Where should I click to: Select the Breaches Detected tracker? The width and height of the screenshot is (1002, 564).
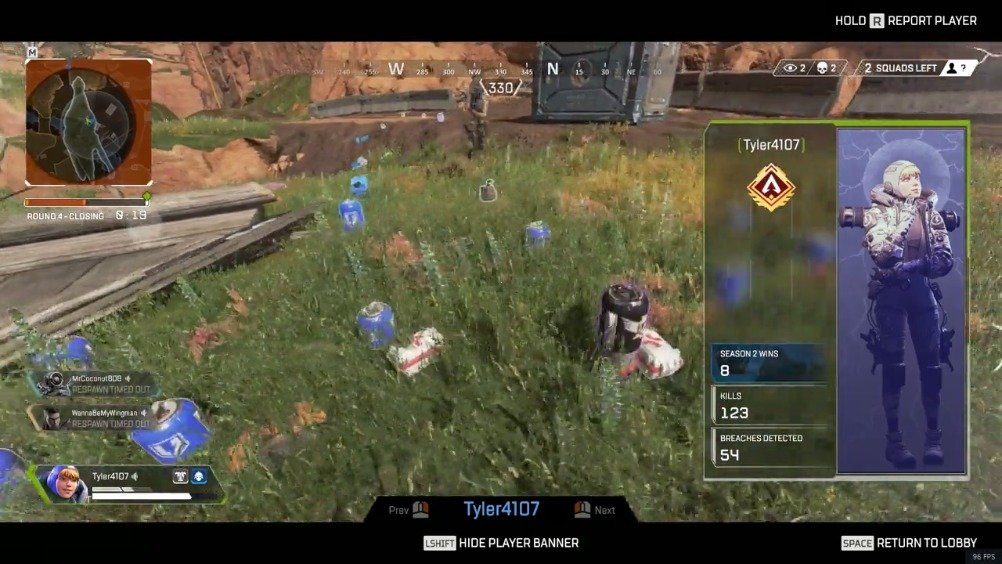pyautogui.click(x=769, y=447)
